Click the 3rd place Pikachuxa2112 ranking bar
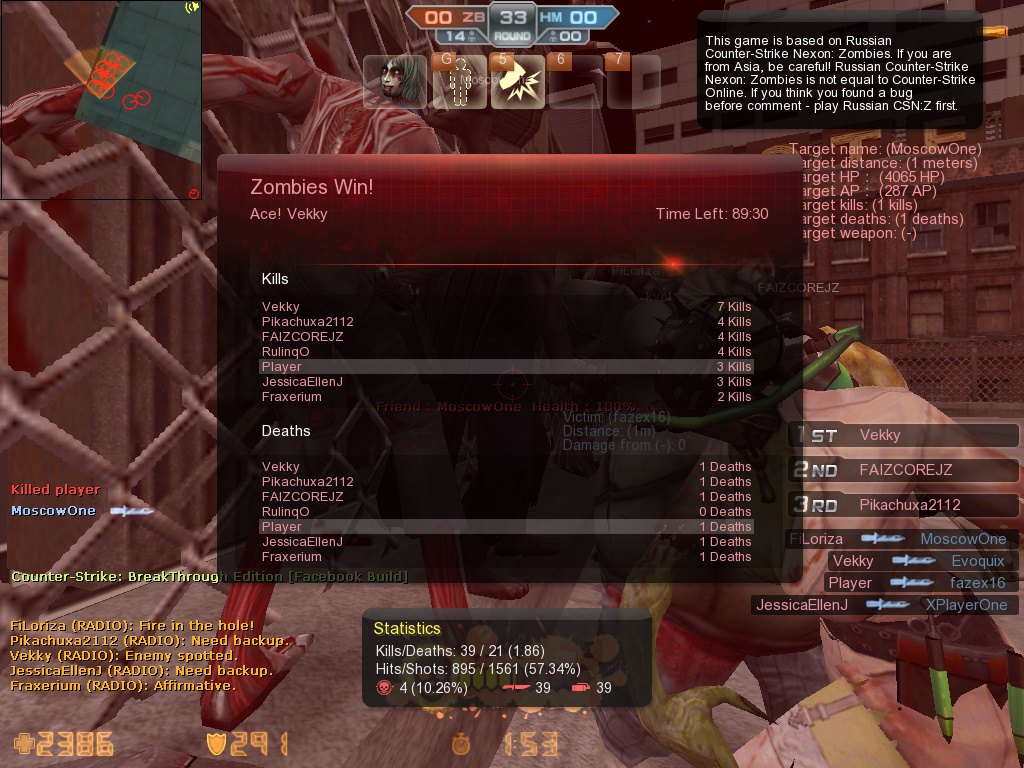Image resolution: width=1024 pixels, height=768 pixels. 905,505
